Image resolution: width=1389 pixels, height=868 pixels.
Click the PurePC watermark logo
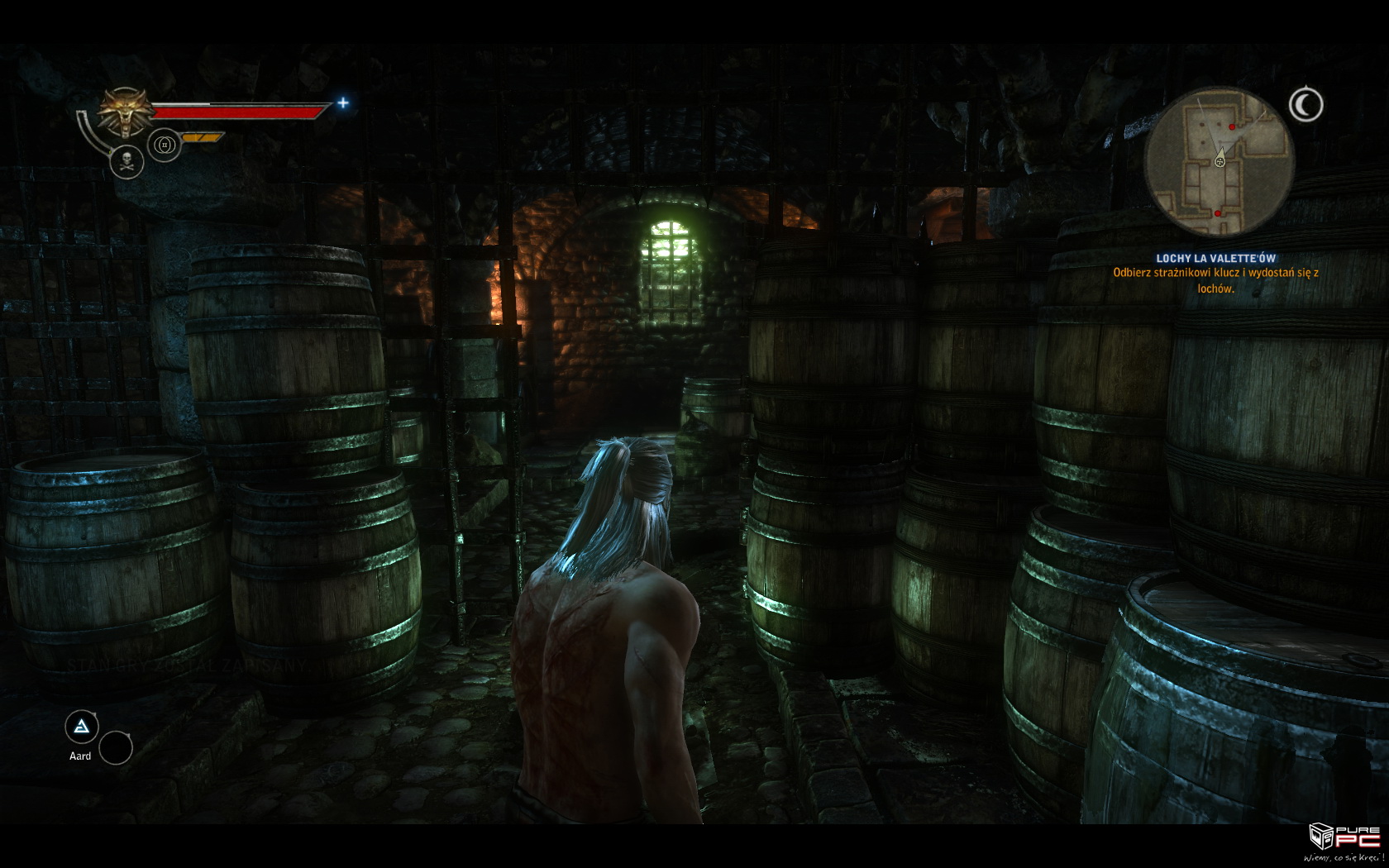coord(1344,843)
